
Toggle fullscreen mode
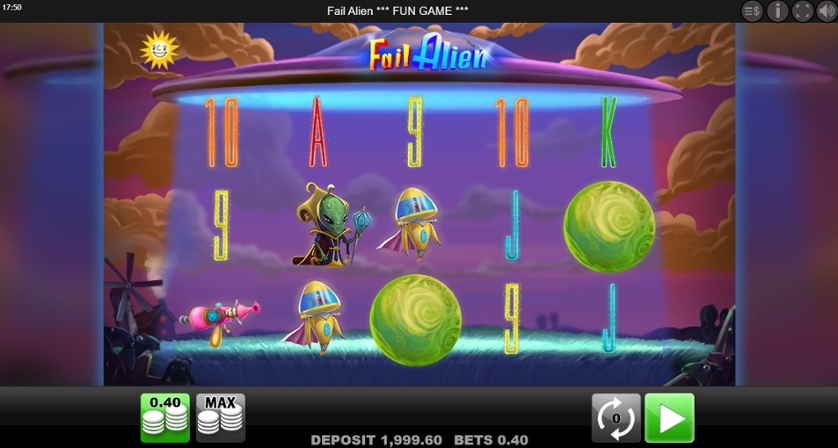tap(802, 11)
